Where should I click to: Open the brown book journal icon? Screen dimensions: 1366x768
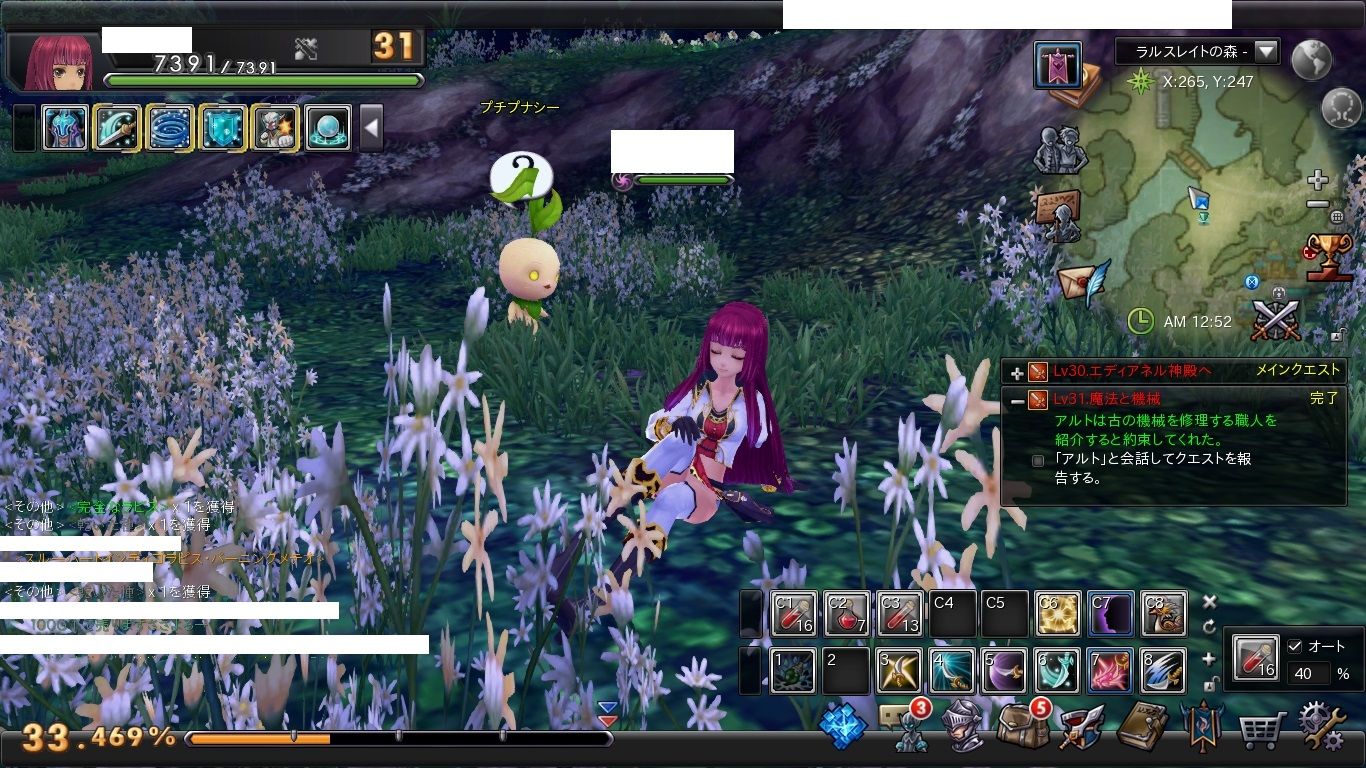(x=1141, y=727)
